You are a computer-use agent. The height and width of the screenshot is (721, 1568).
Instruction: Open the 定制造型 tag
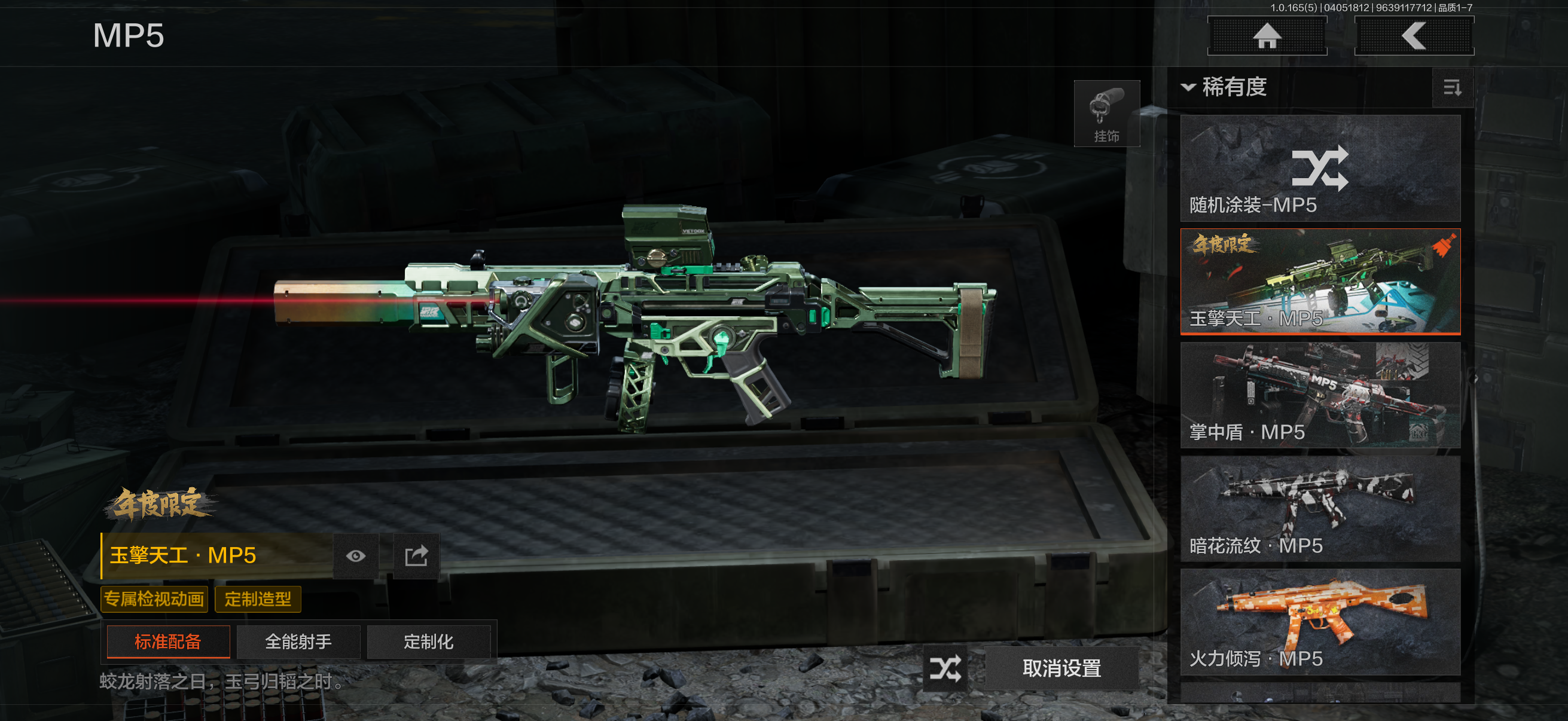pyautogui.click(x=258, y=599)
